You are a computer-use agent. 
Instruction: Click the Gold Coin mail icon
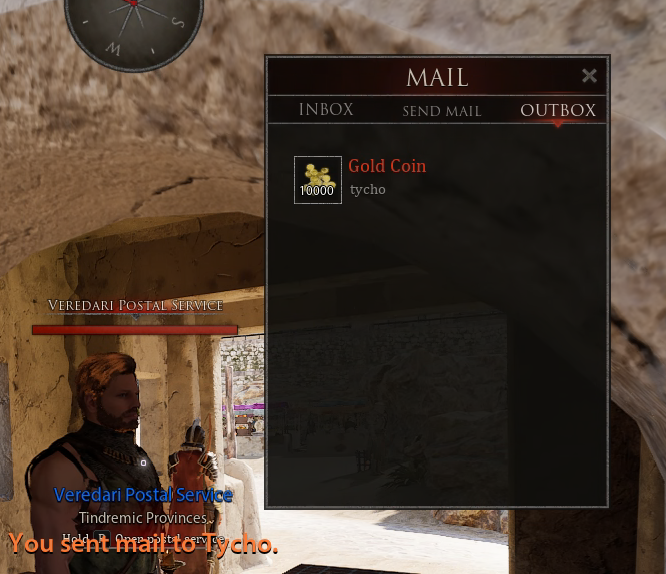point(318,180)
